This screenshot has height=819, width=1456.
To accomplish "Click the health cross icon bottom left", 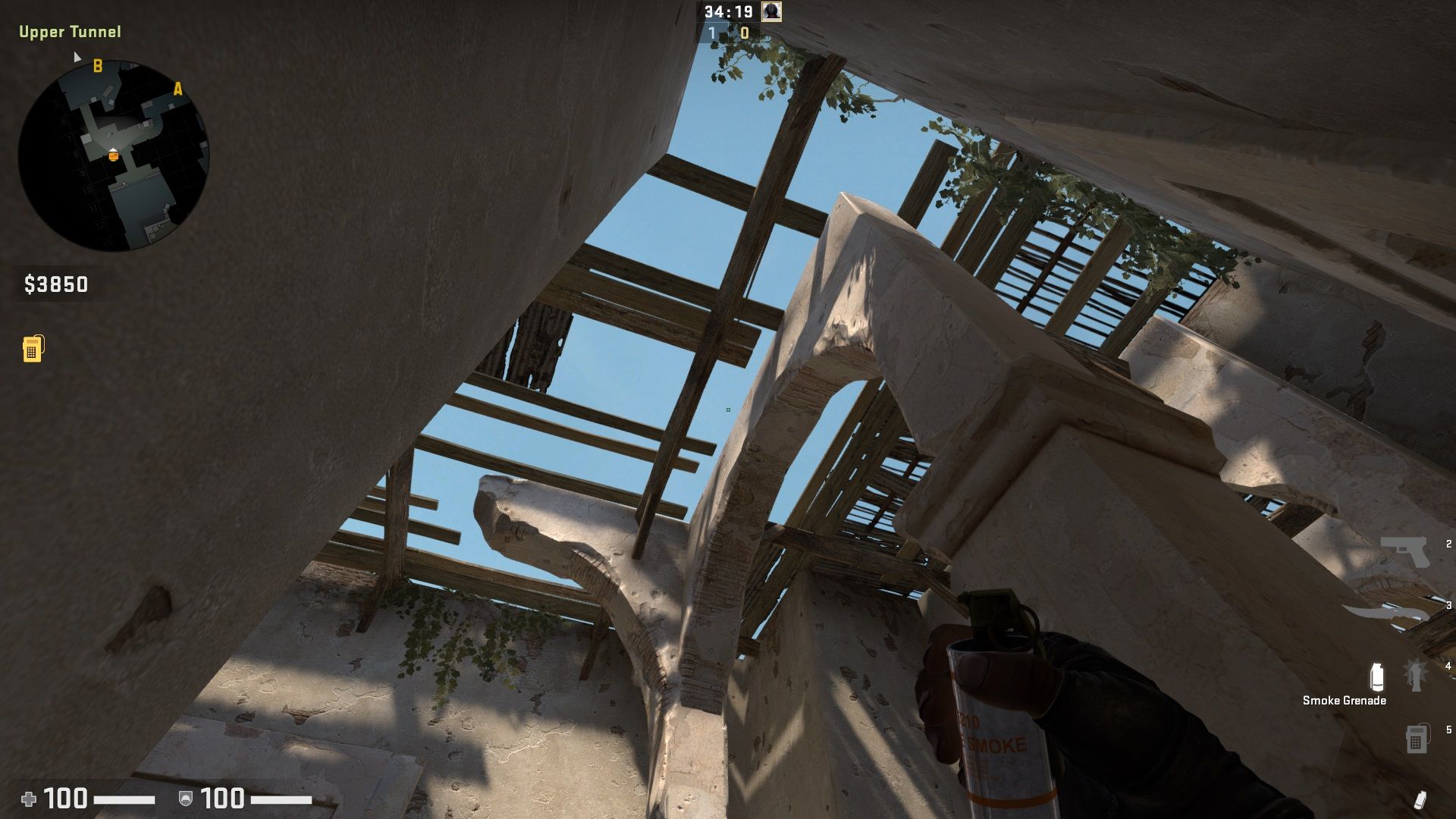I will tap(30, 798).
